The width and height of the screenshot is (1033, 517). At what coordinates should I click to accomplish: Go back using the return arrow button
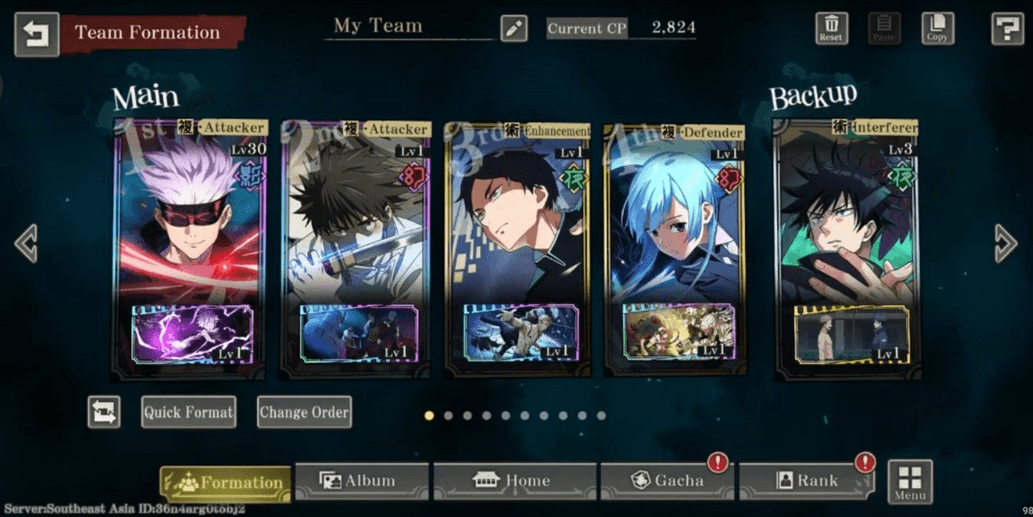pyautogui.click(x=37, y=34)
